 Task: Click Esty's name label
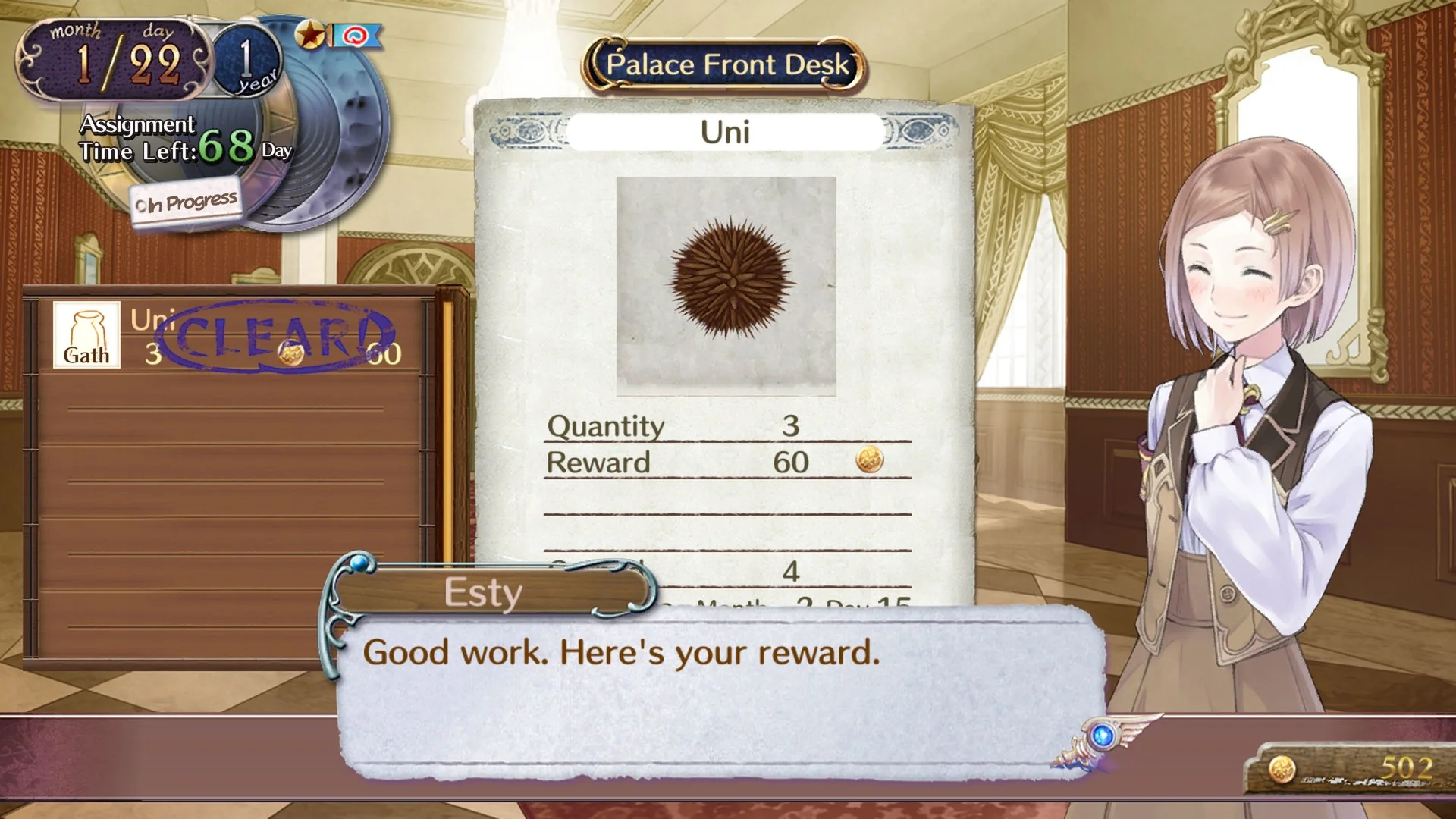[x=483, y=591]
